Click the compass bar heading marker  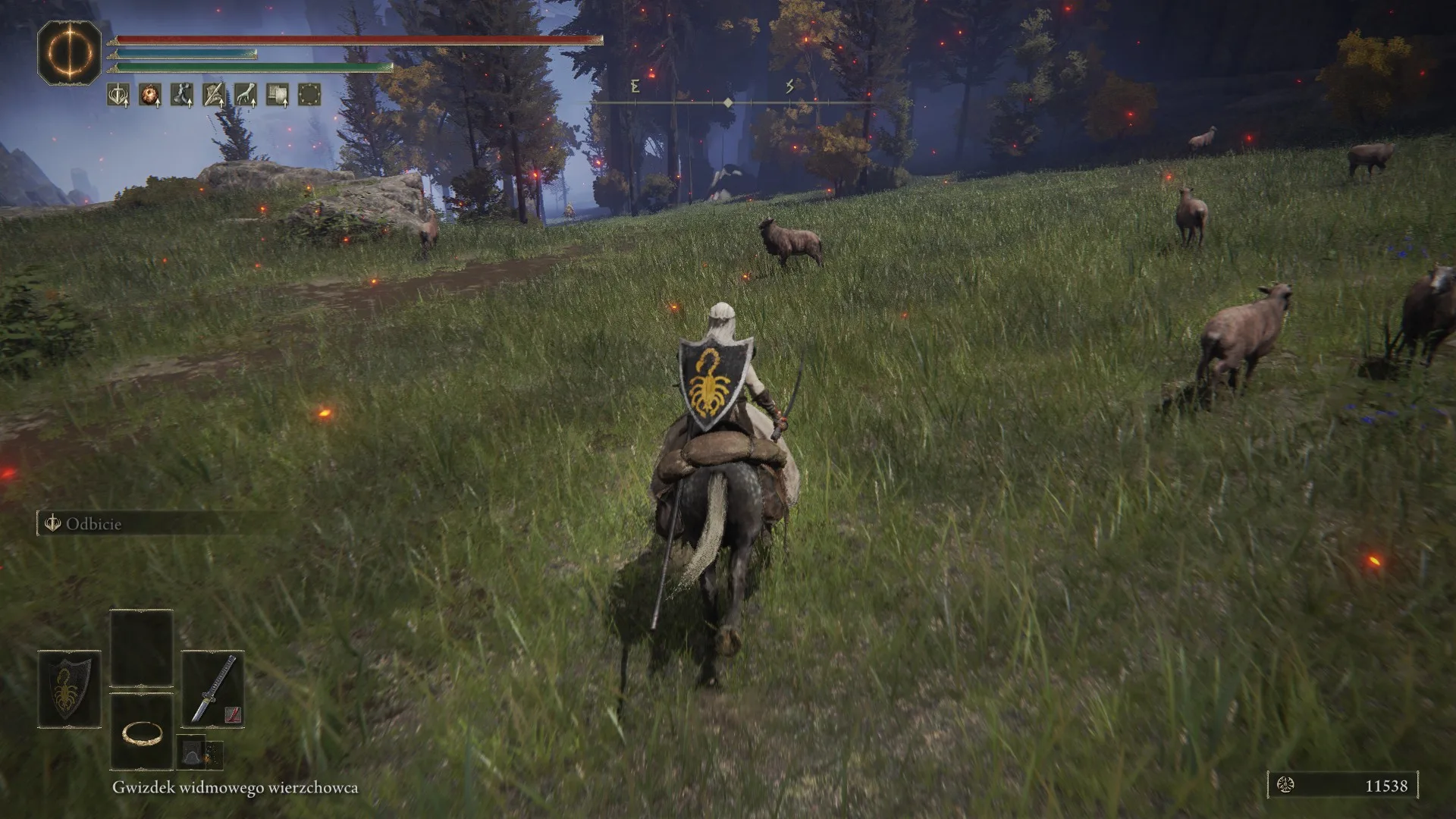tap(728, 102)
